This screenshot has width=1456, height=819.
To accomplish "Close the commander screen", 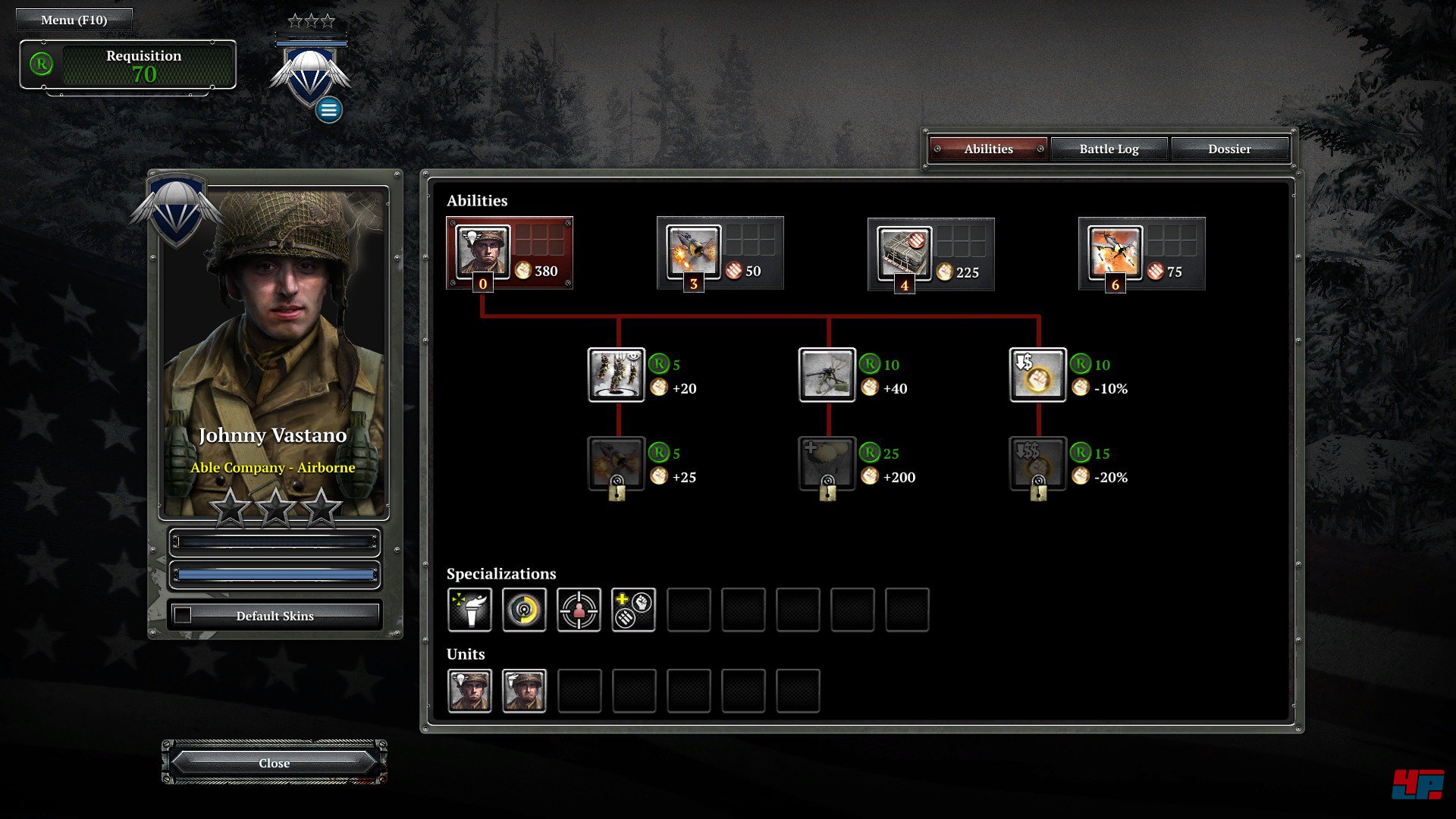I will pyautogui.click(x=274, y=763).
